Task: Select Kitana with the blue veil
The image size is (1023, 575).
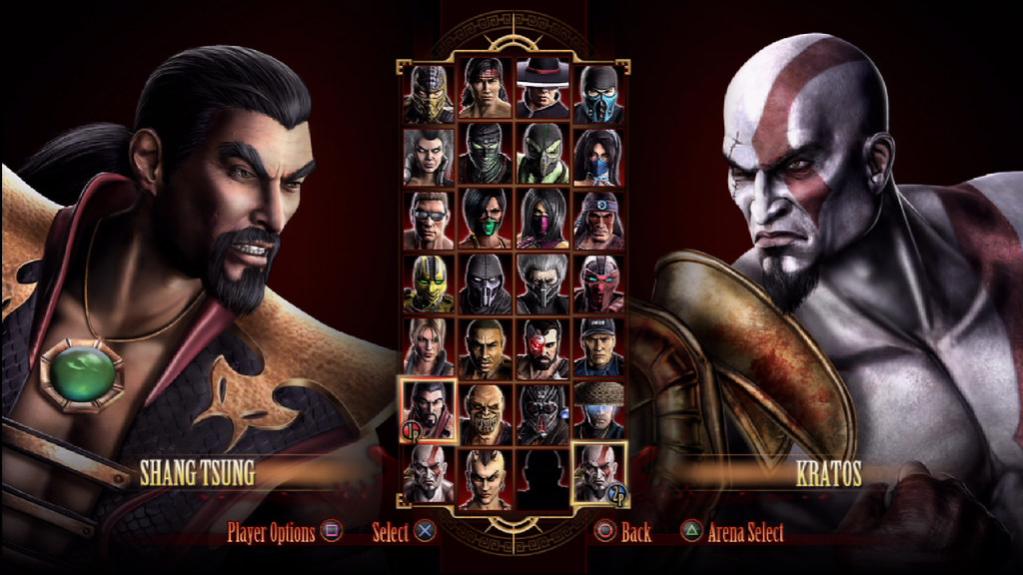Action: point(599,156)
